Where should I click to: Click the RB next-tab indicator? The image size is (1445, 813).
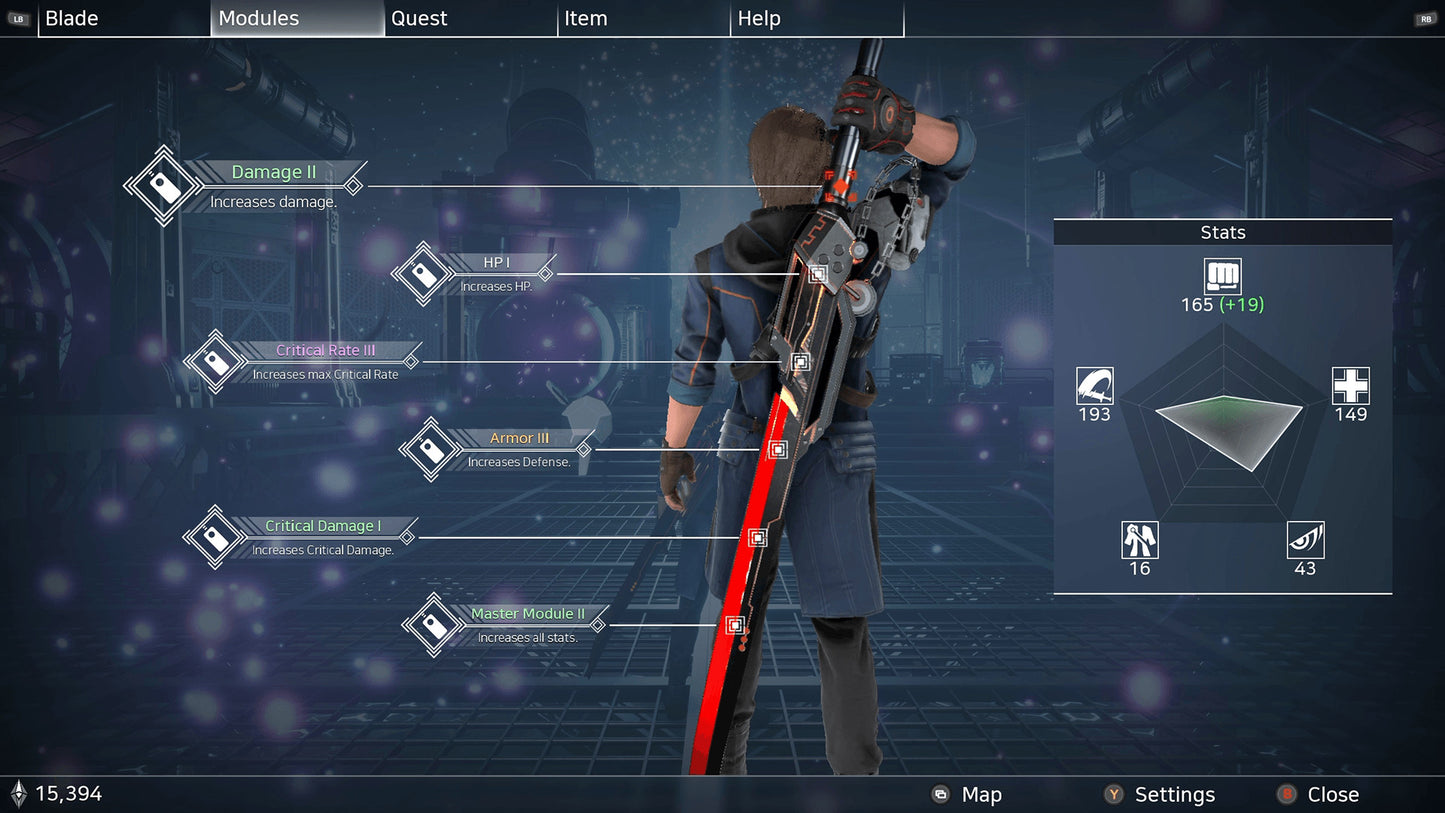1424,17
